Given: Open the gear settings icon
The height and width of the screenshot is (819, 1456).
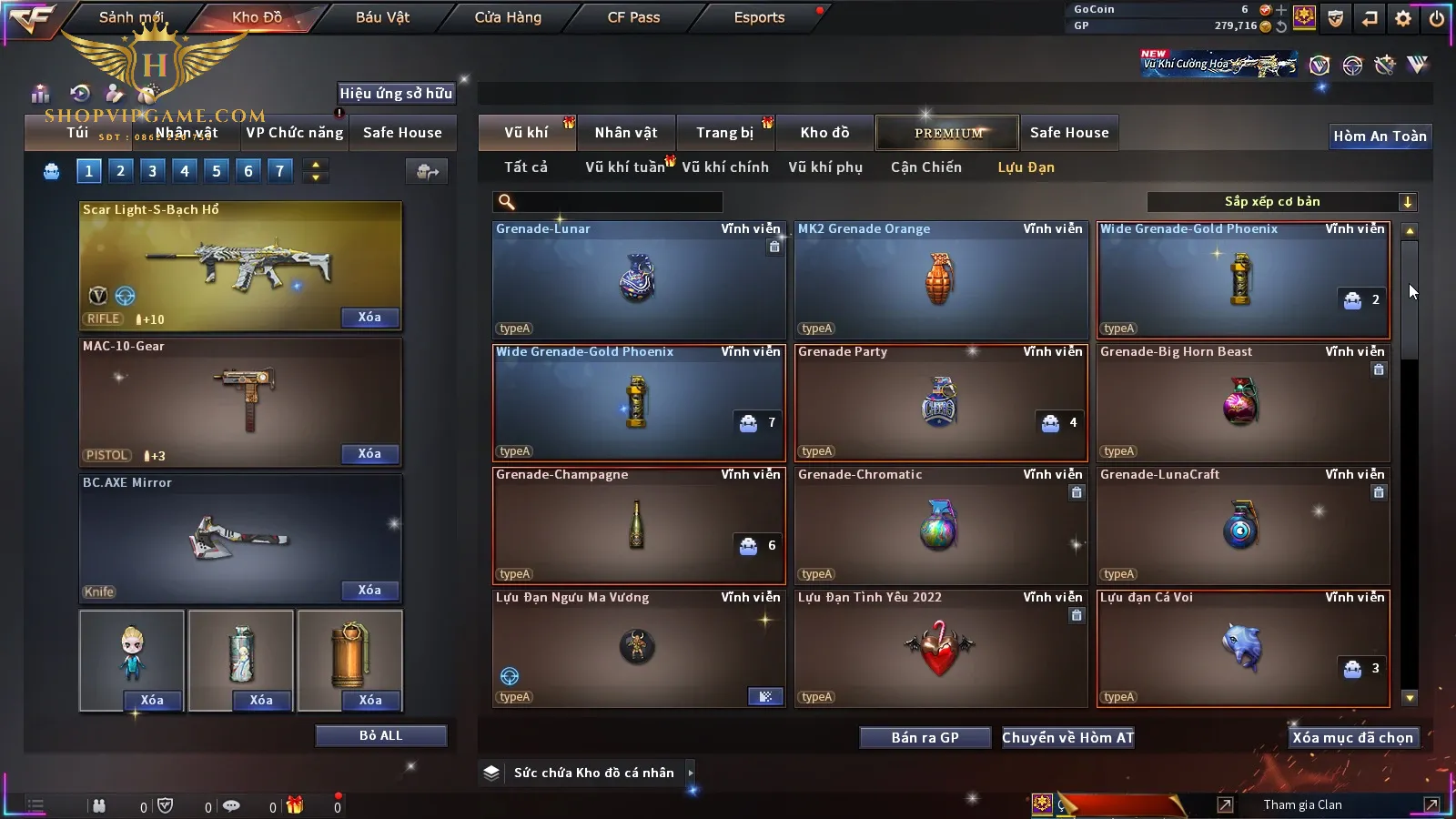Looking at the screenshot, I should pos(1403,18).
